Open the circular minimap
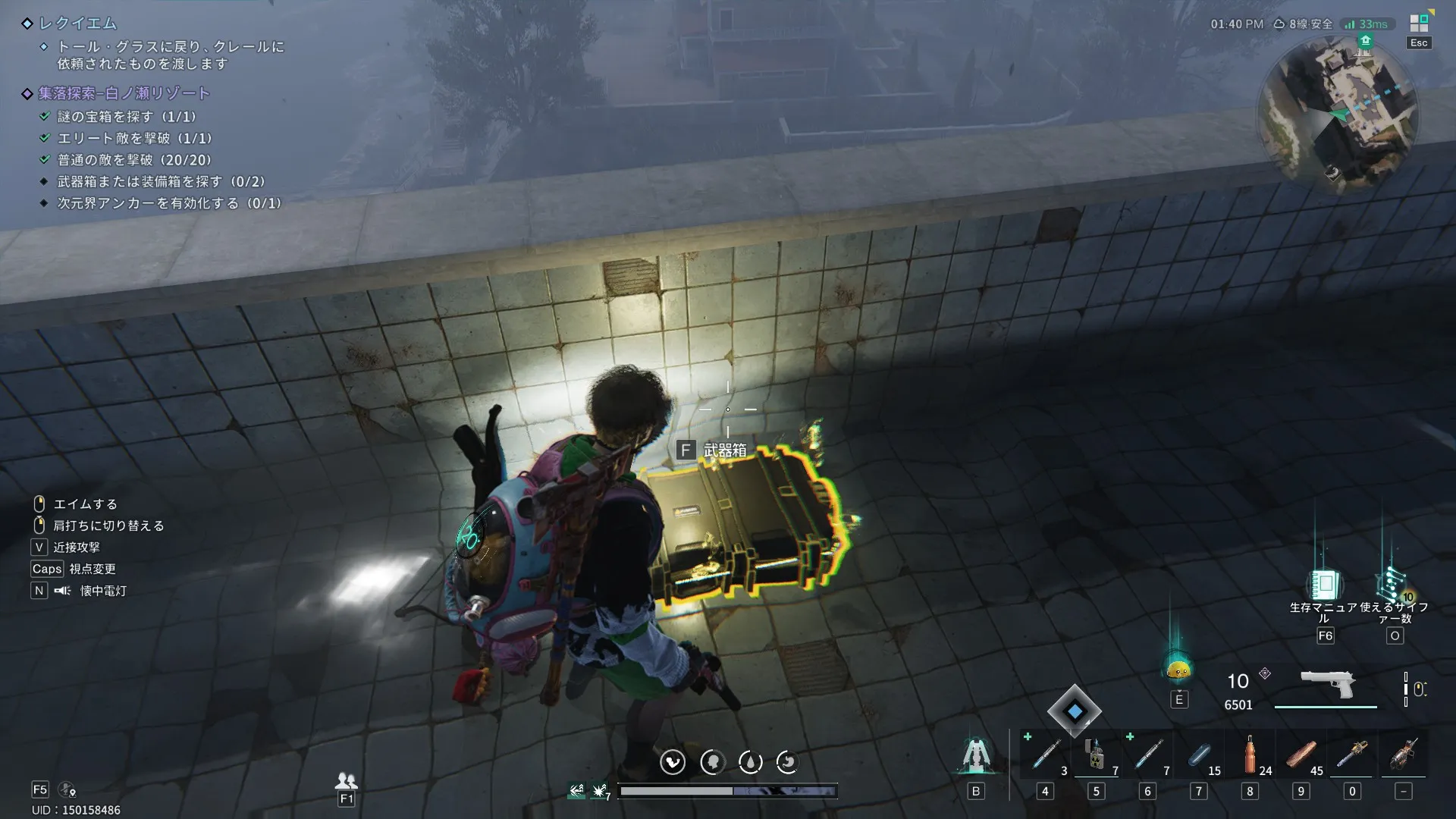Screen dimensions: 1456x819 pyautogui.click(x=1338, y=114)
